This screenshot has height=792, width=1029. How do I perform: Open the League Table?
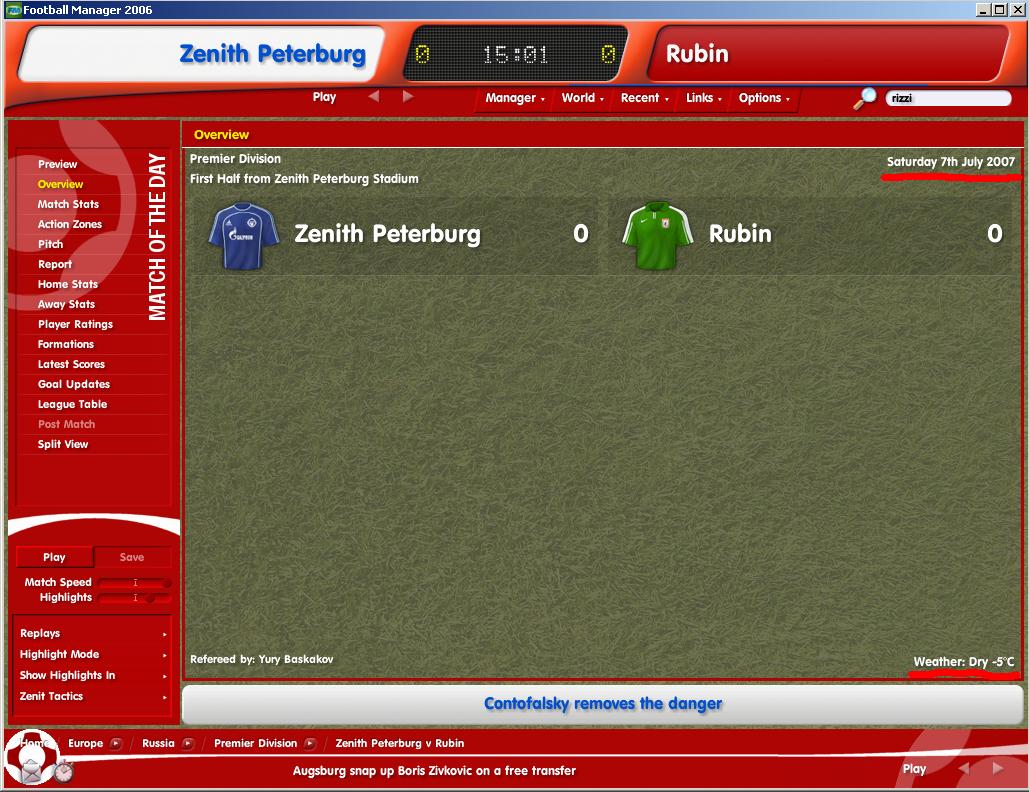coord(72,404)
